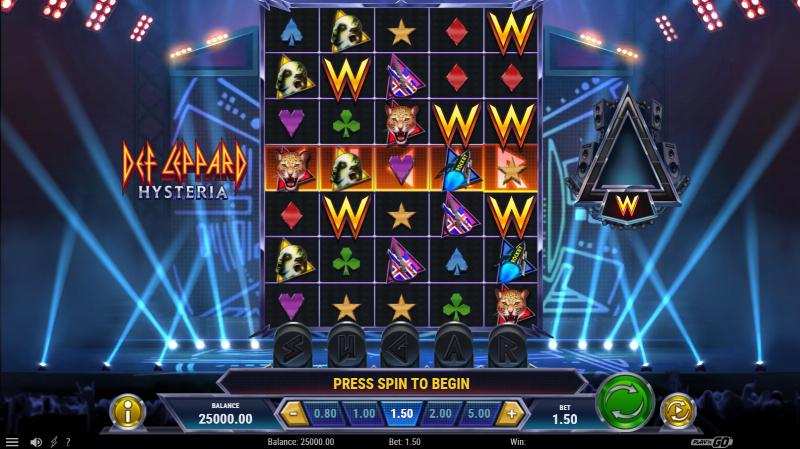
Task: Decrease the bet with the minus button
Action: coord(293,412)
